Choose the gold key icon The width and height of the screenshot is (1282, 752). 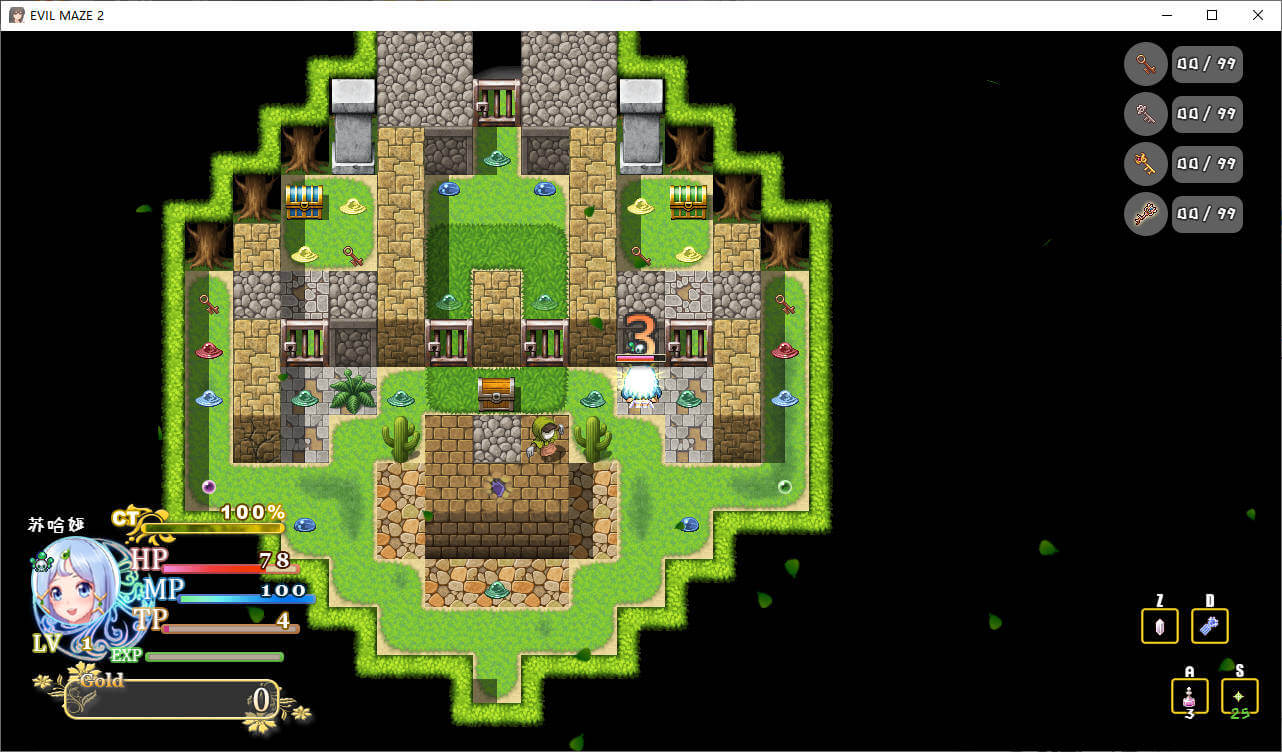pos(1146,164)
